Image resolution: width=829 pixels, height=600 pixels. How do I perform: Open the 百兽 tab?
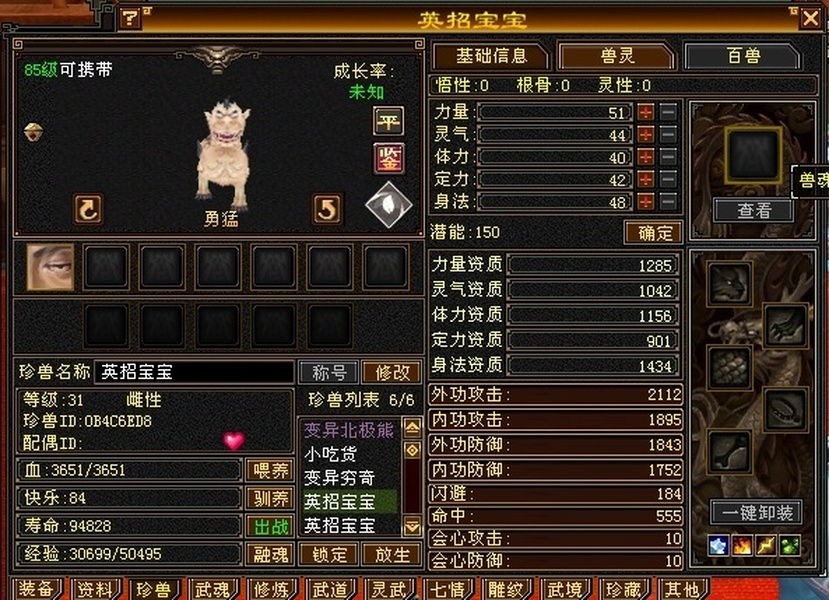743,56
